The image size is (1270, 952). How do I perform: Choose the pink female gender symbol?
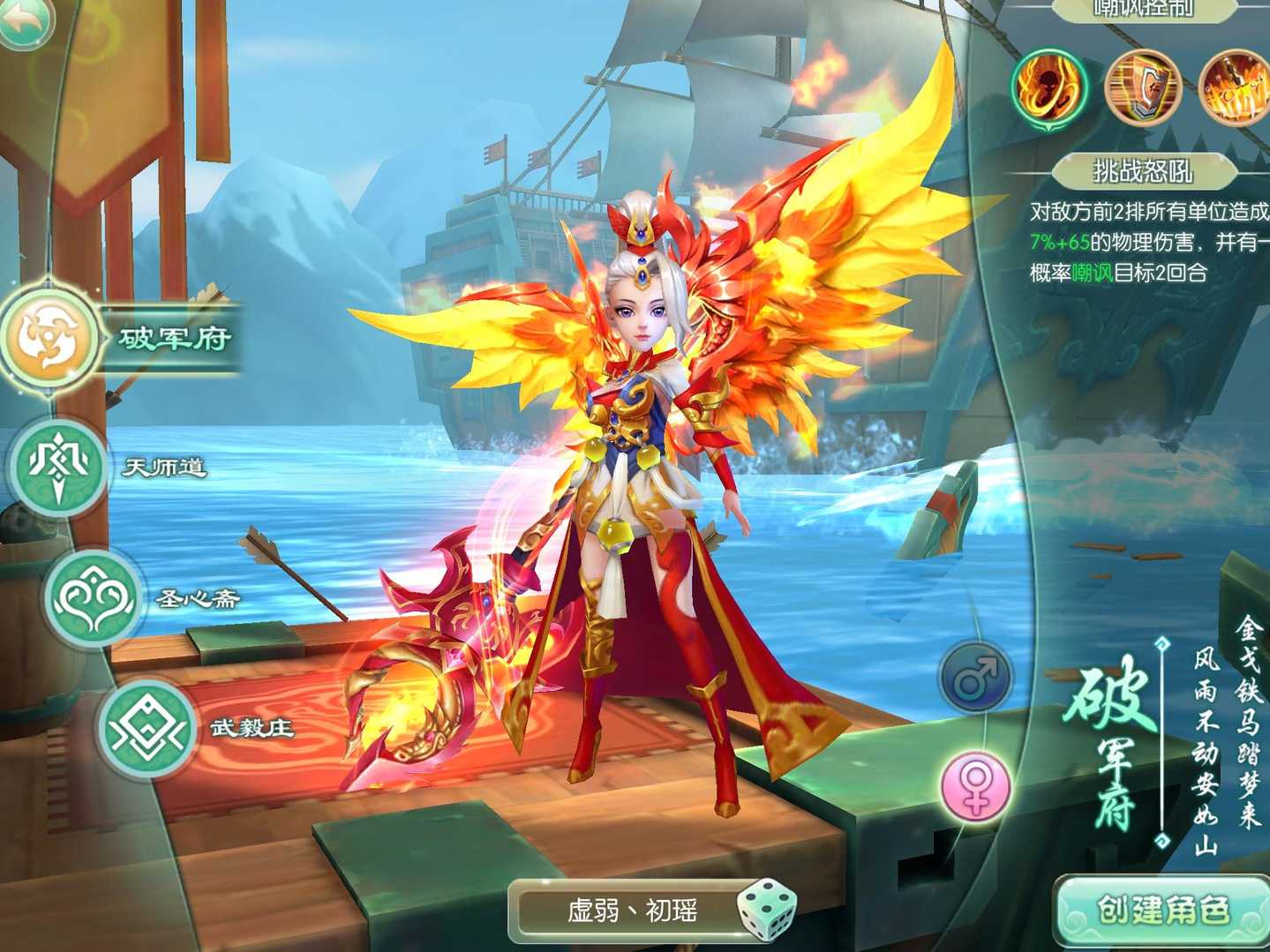pos(975,786)
